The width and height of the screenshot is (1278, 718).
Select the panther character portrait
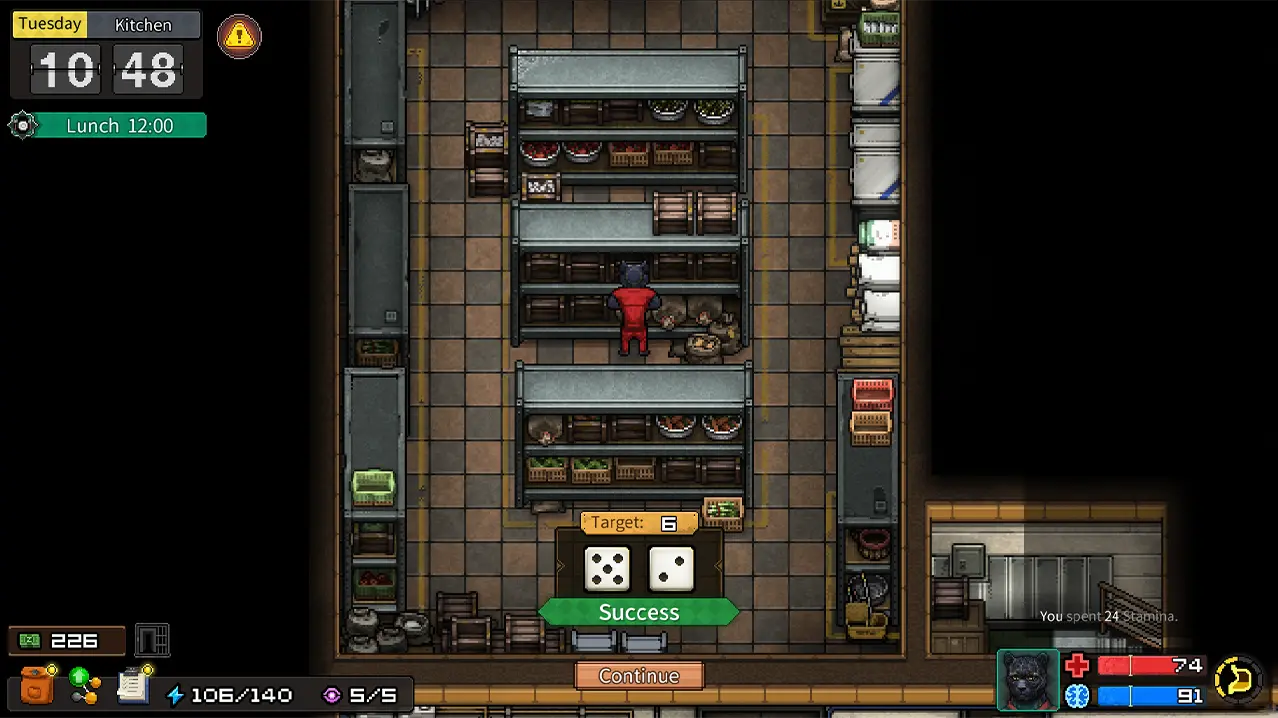[1028, 680]
